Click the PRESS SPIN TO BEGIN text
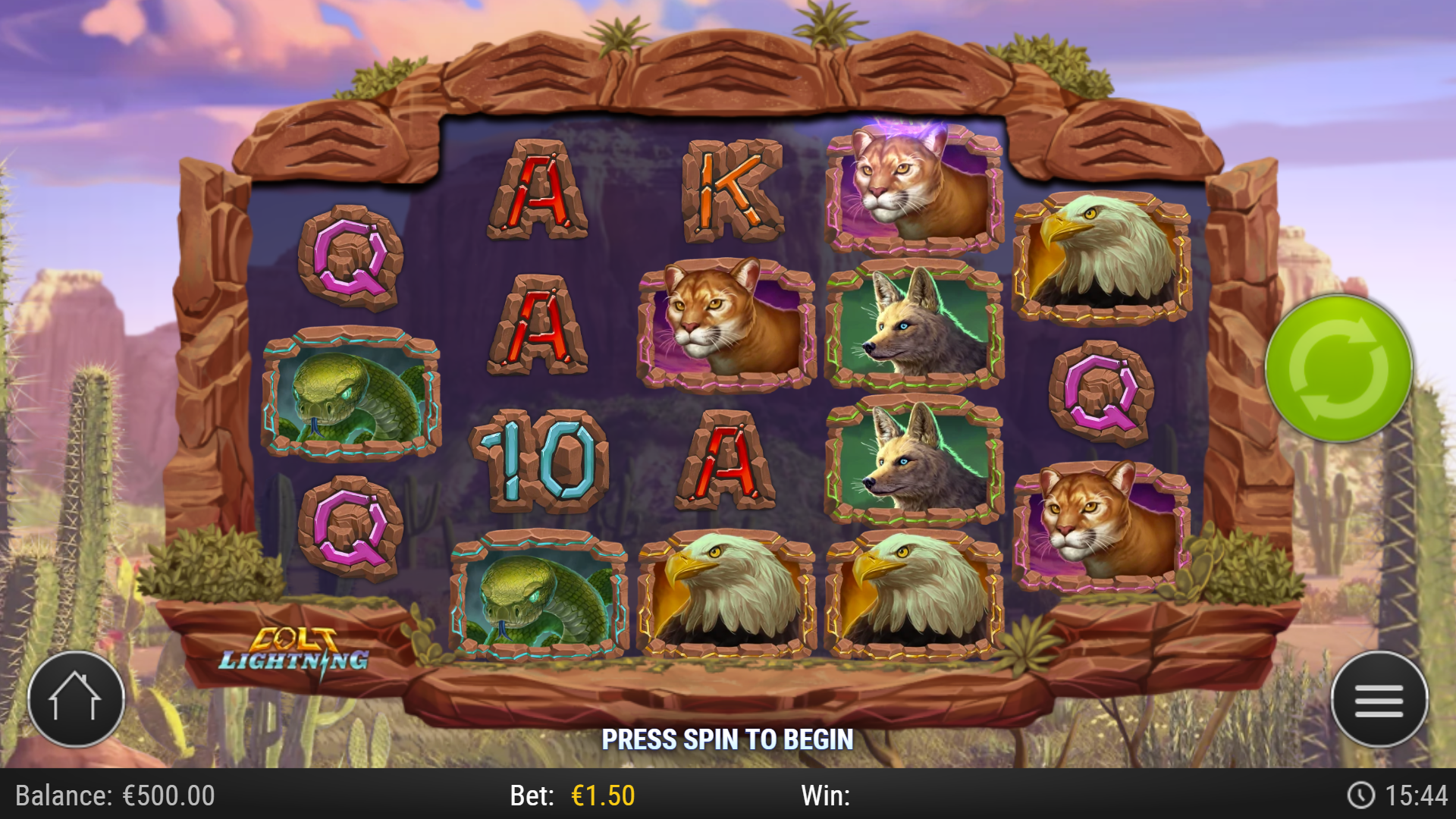This screenshot has height=819, width=1456. tap(728, 738)
